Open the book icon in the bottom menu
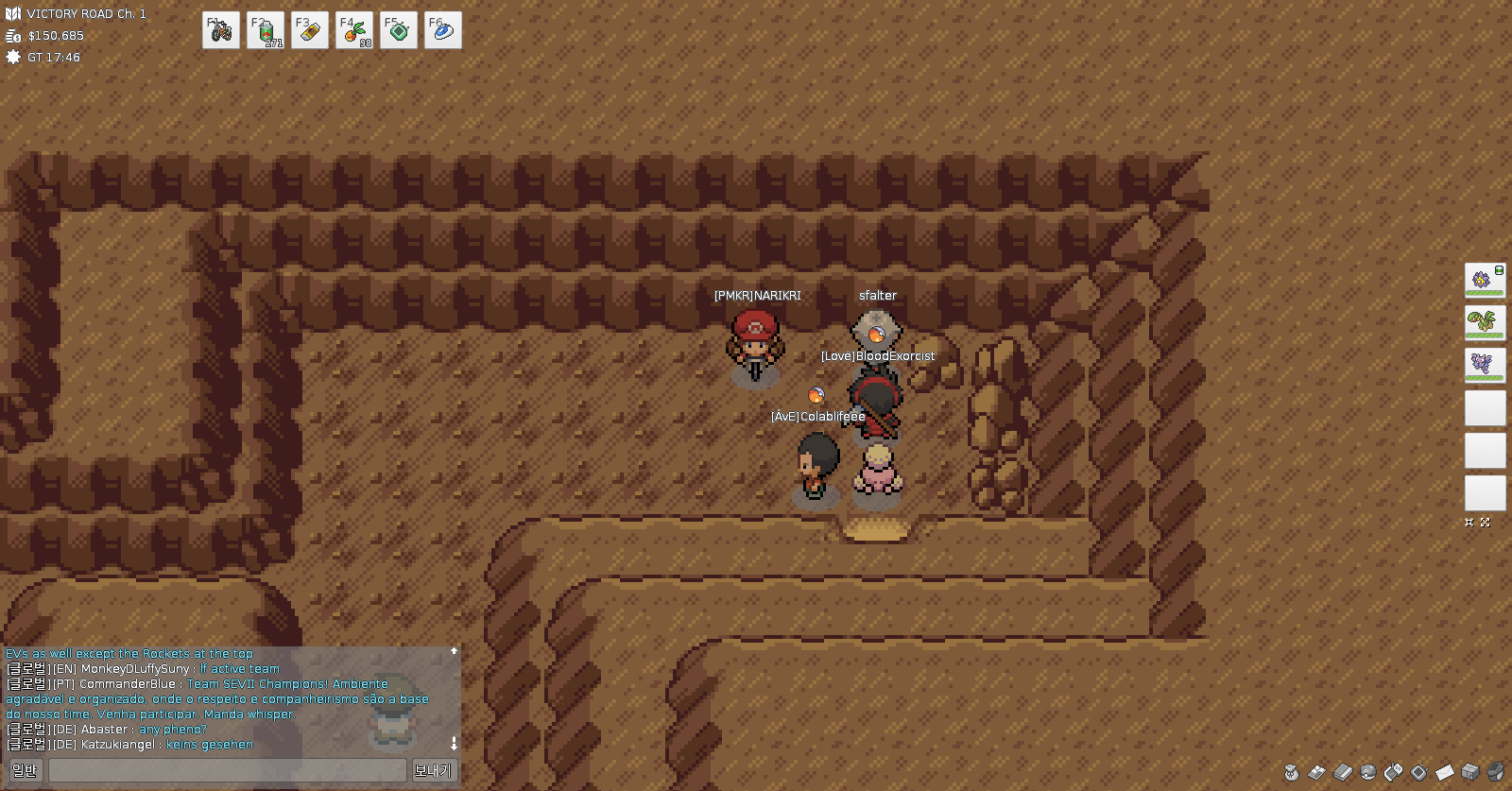 [1343, 772]
